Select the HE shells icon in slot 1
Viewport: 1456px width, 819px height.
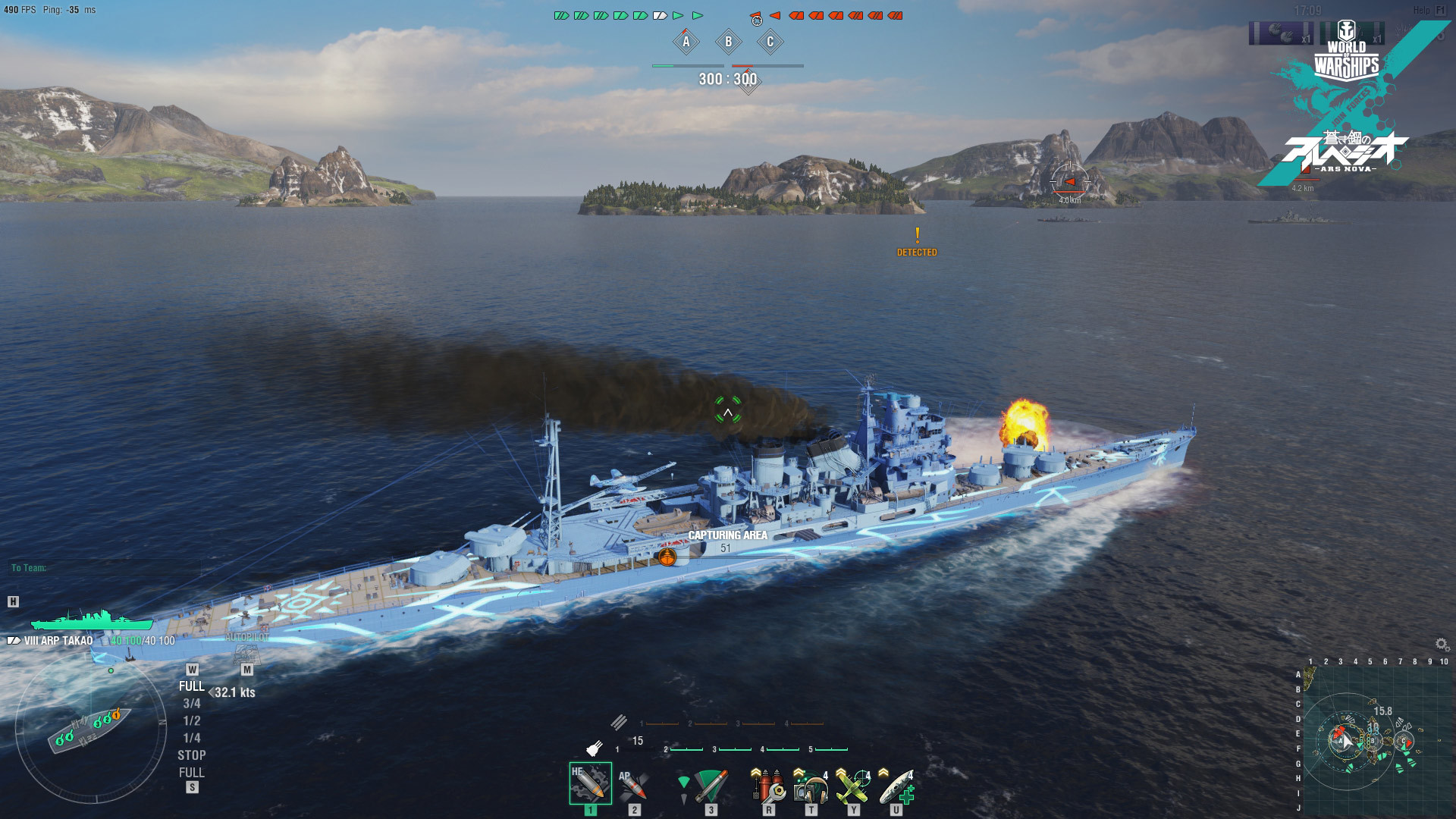coord(590,784)
